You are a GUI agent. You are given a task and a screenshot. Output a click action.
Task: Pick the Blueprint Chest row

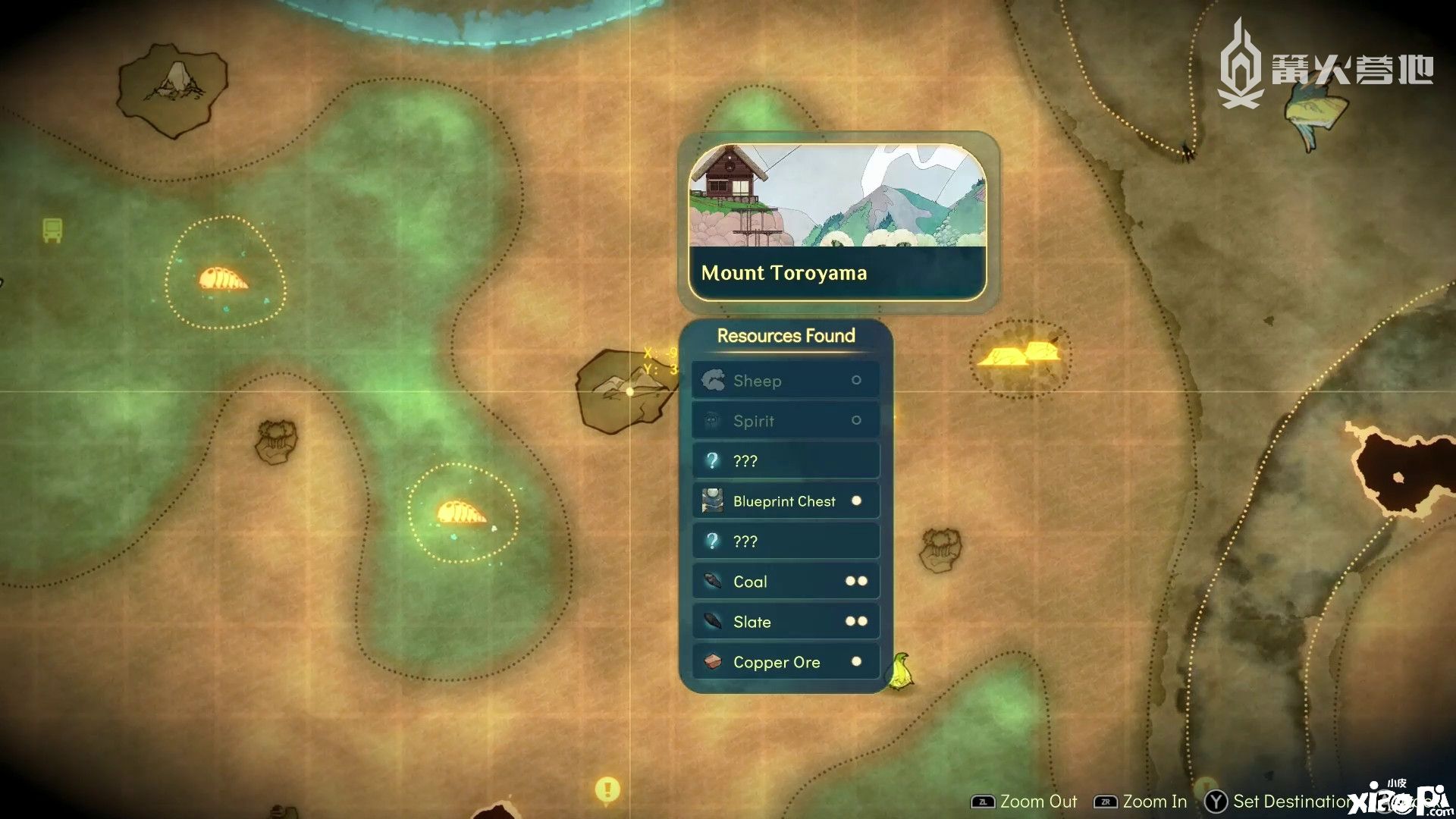pyautogui.click(x=786, y=501)
